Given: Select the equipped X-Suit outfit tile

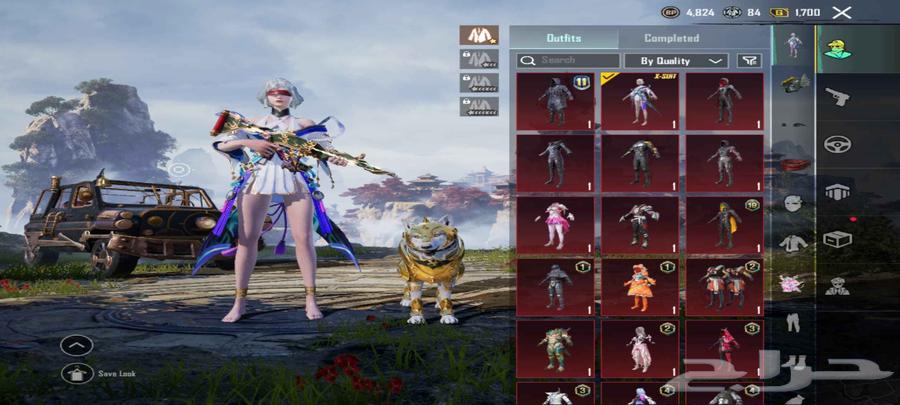Looking at the screenshot, I should (x=639, y=101).
